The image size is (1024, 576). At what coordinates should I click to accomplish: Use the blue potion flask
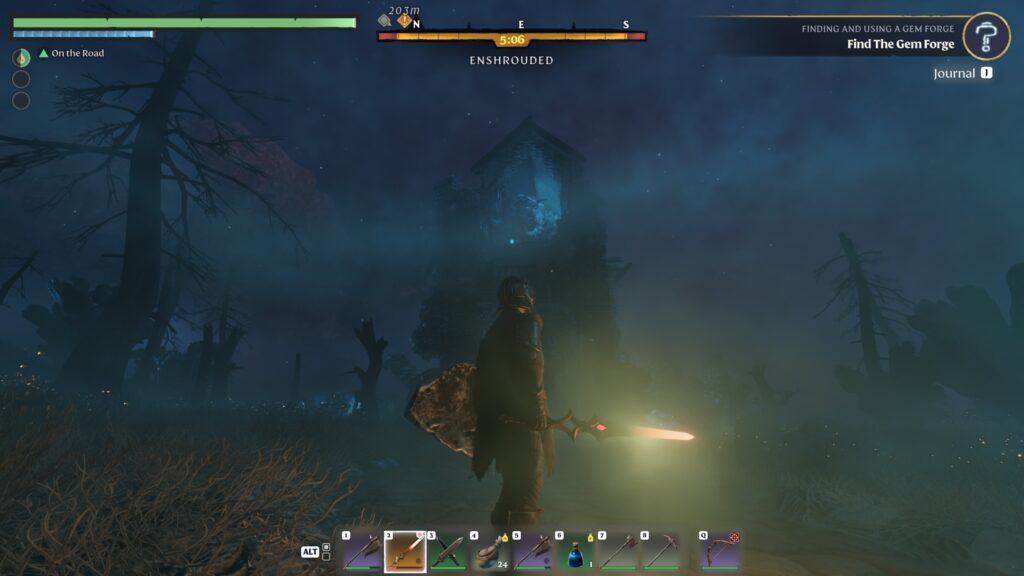[x=576, y=551]
